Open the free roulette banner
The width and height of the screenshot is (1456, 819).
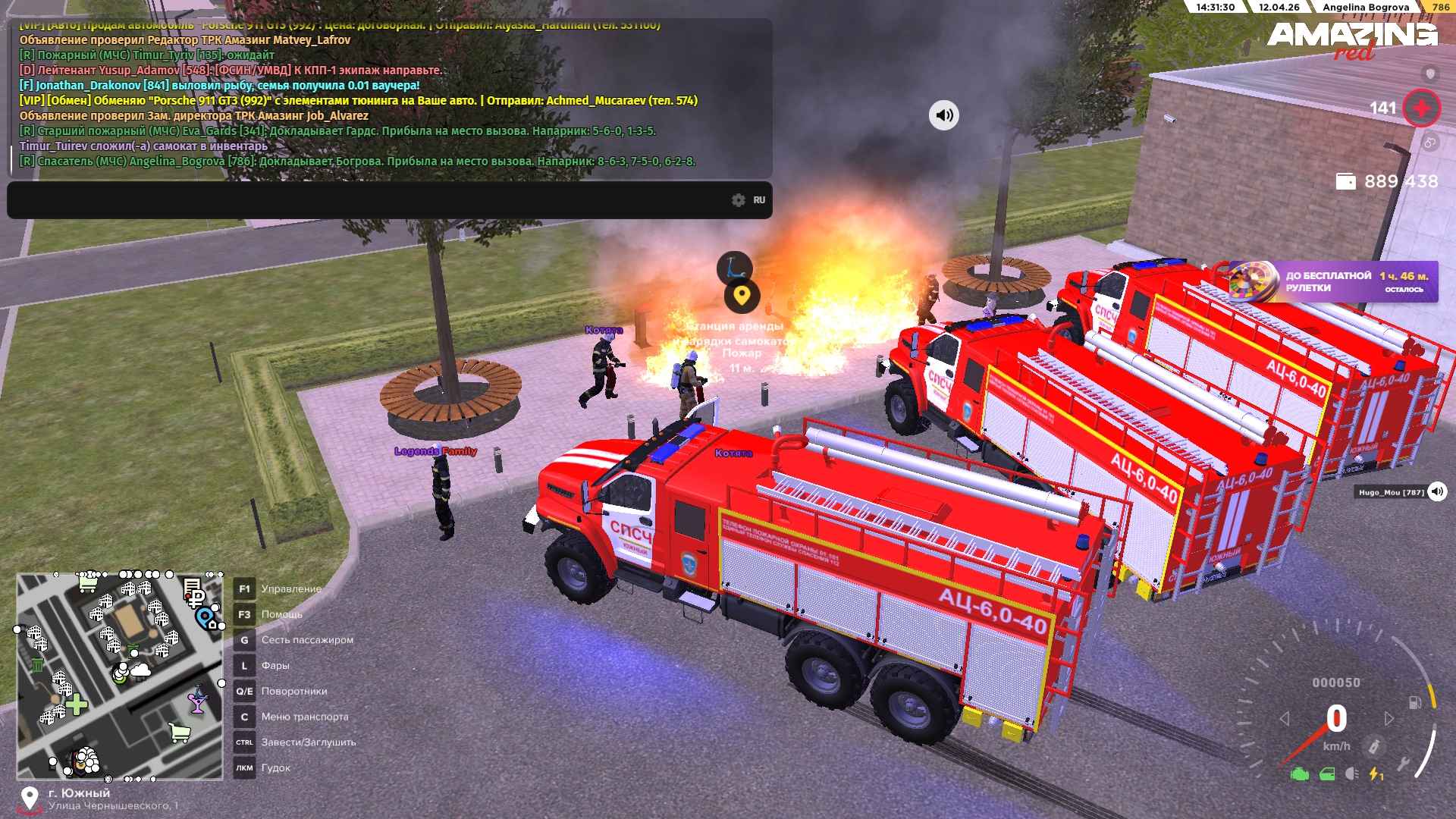point(1332,282)
